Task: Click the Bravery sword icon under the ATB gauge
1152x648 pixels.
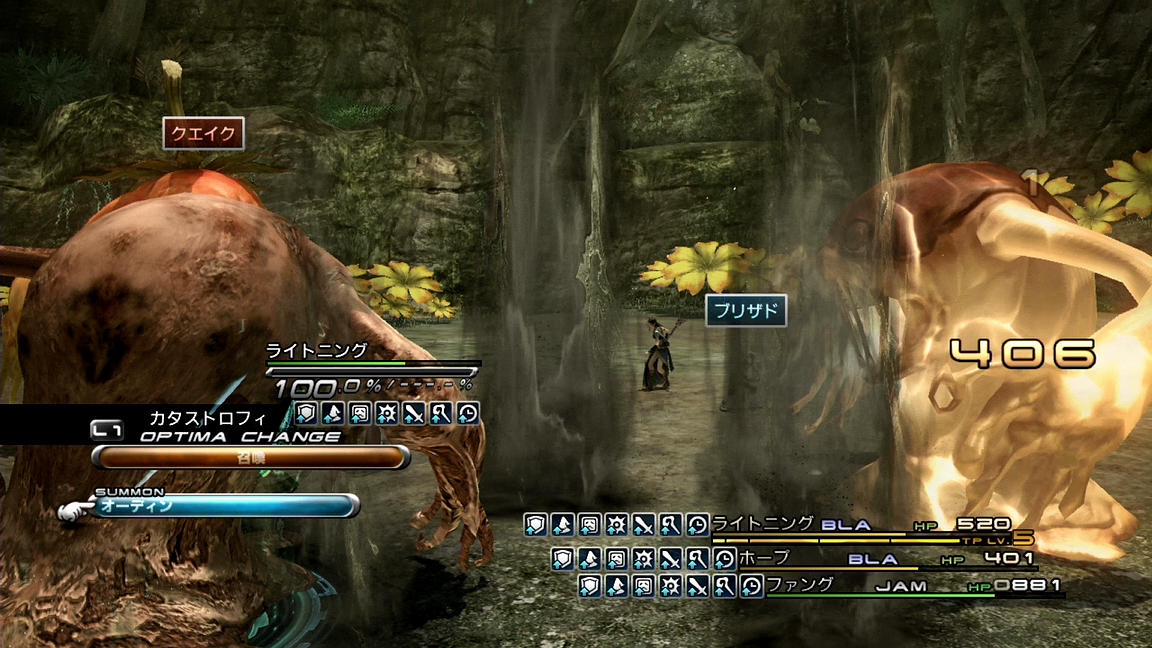Action: coord(414,413)
